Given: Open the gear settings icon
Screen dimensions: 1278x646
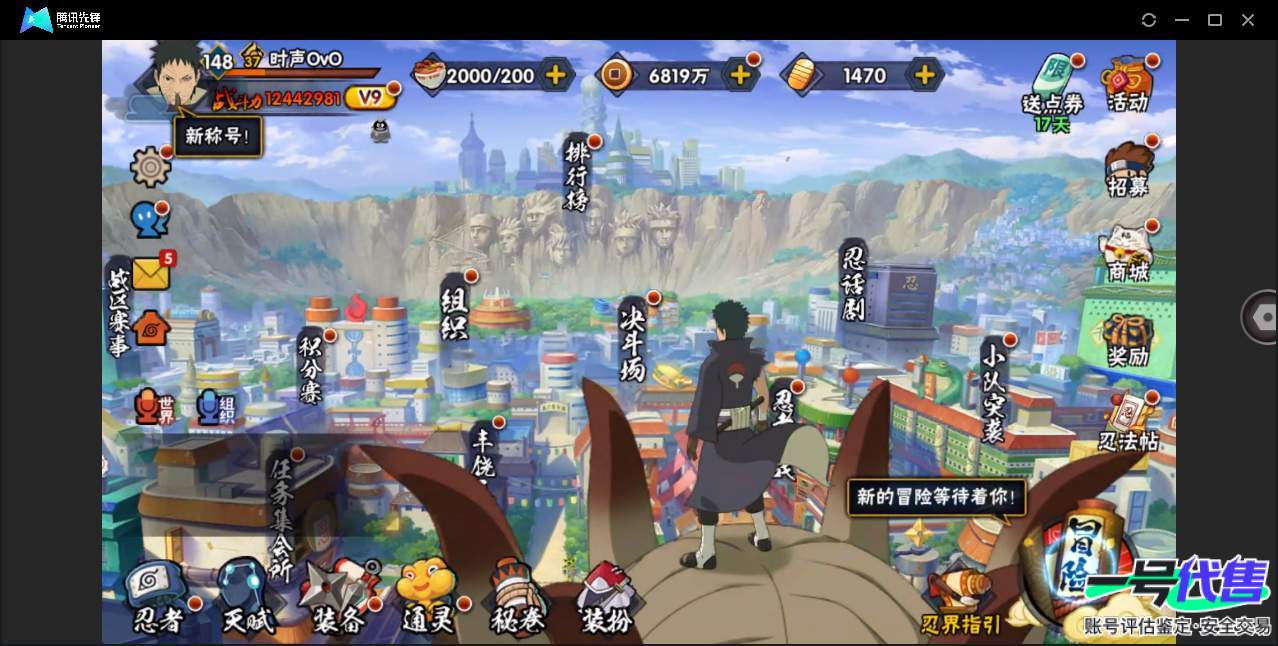Looking at the screenshot, I should (150, 166).
